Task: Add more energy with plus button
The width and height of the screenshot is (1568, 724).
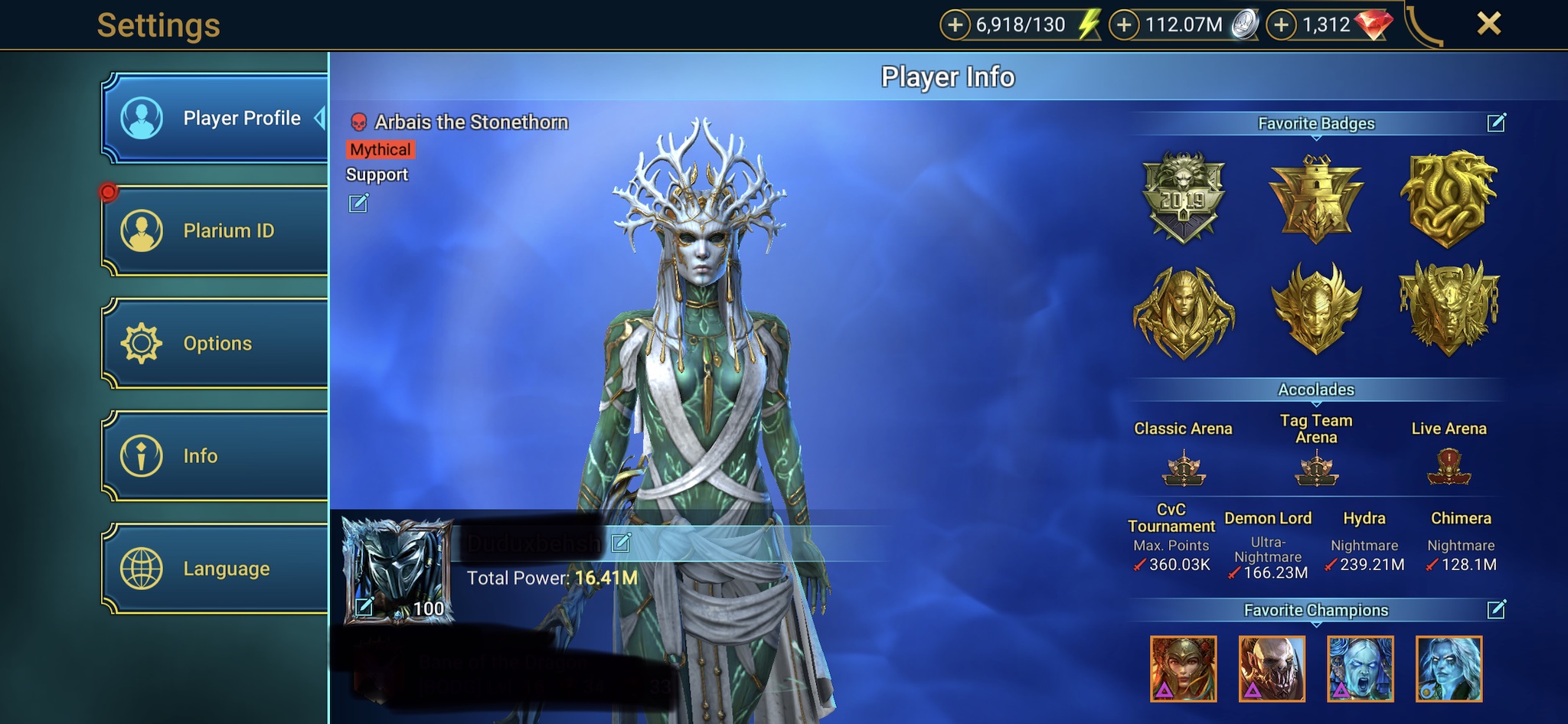Action: (x=955, y=25)
